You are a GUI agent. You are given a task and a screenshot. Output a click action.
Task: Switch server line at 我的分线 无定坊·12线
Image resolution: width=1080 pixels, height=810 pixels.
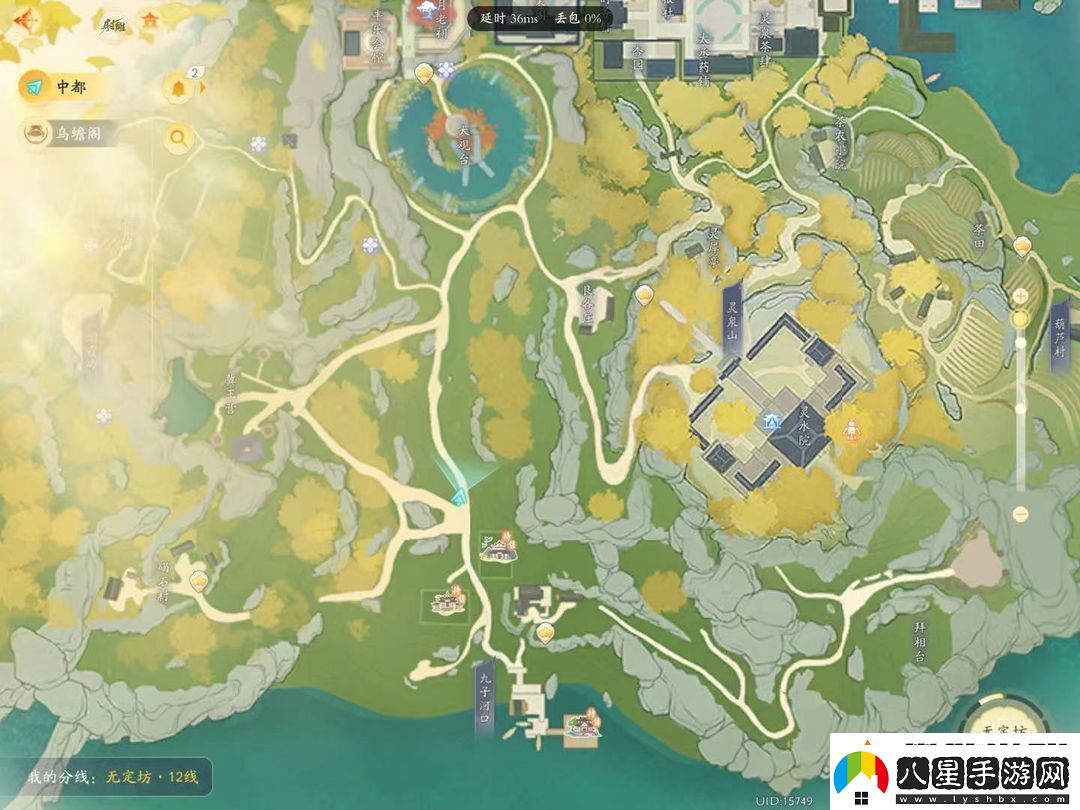coord(114,777)
